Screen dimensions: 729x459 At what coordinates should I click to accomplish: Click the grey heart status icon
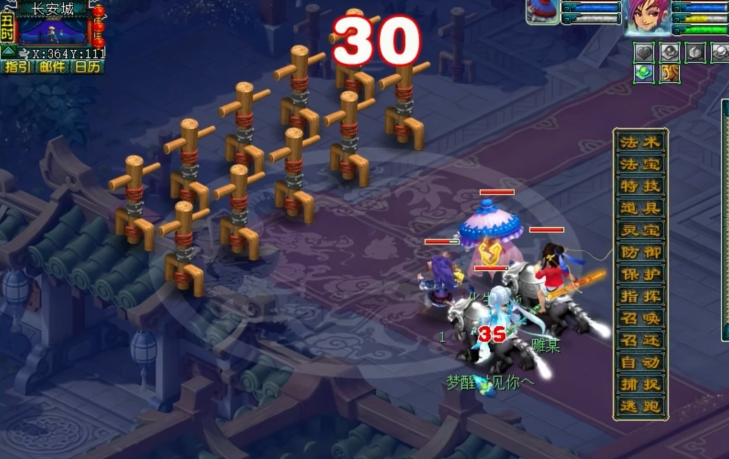coord(644,52)
